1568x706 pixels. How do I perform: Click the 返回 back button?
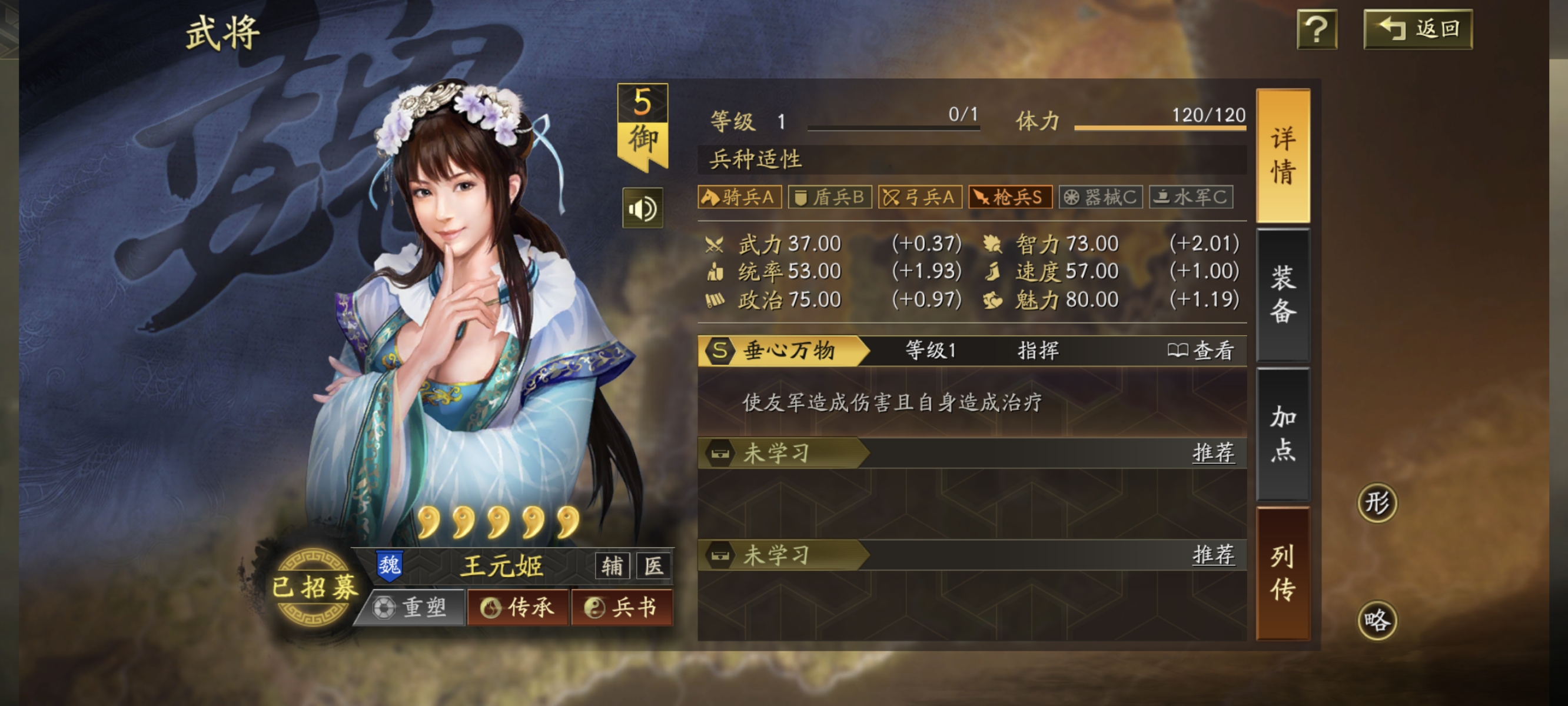point(1418,29)
